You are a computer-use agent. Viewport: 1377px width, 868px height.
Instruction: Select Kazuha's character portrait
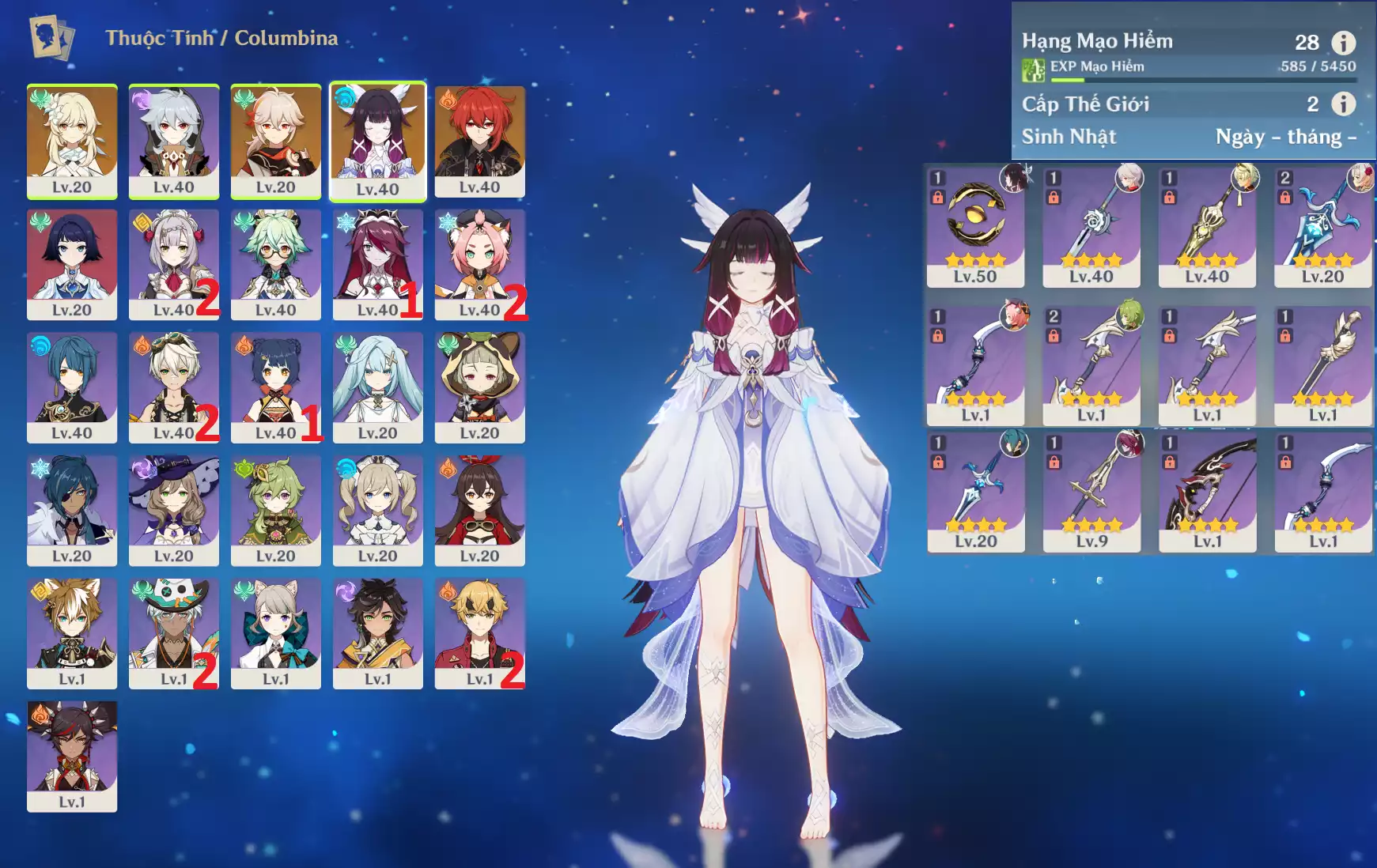(x=275, y=141)
